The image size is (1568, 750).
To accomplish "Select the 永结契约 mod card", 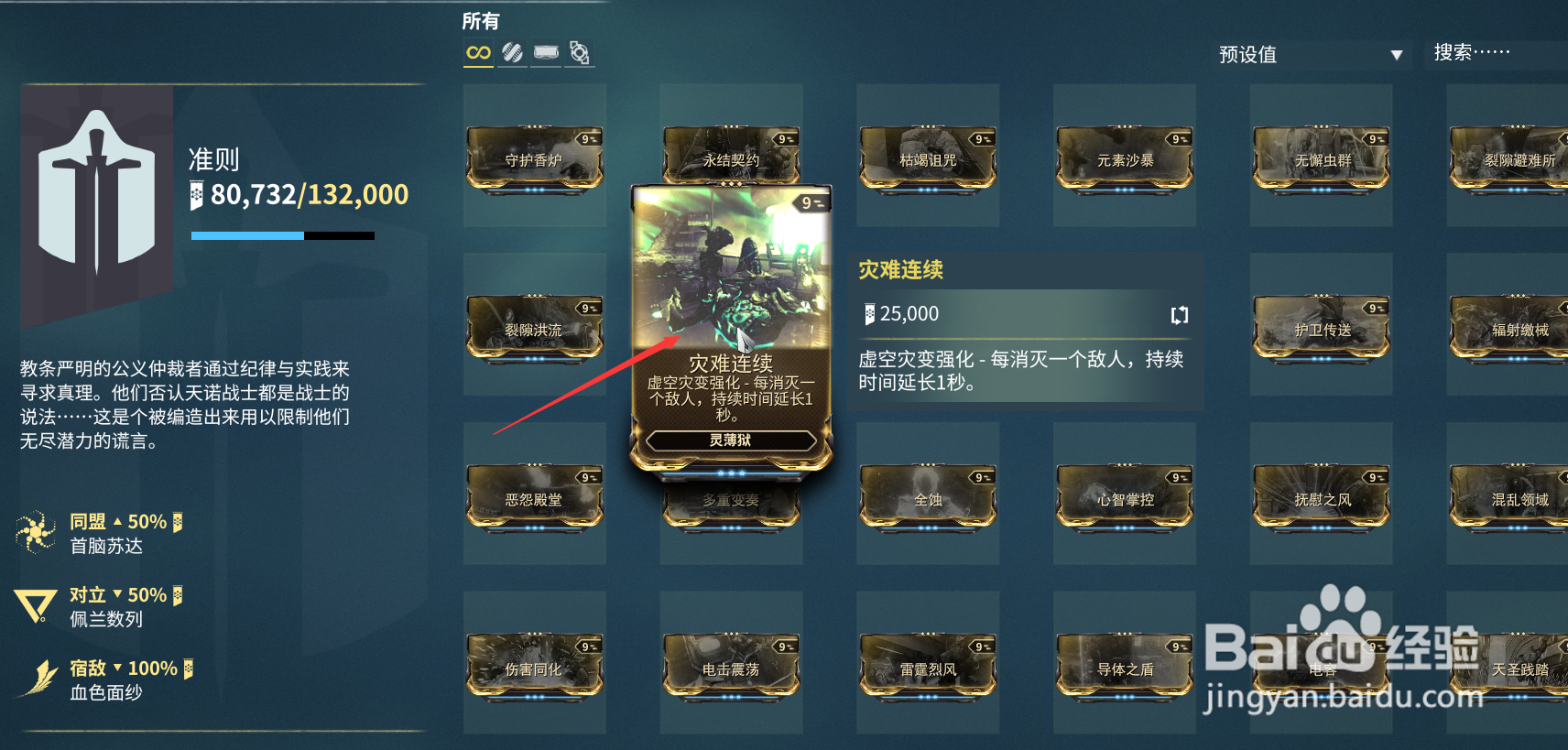I will tap(731, 156).
